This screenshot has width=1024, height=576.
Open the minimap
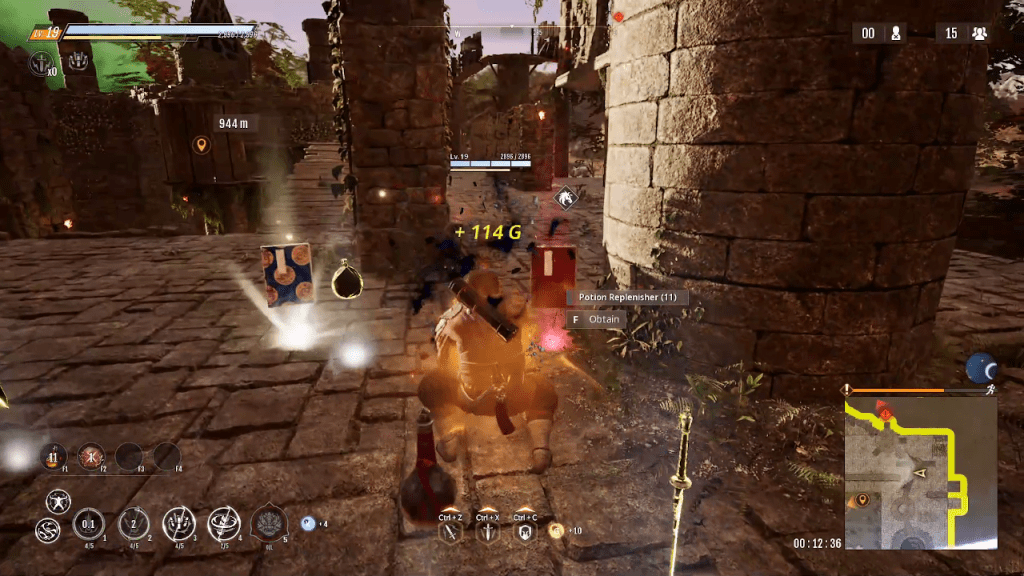click(x=920, y=472)
